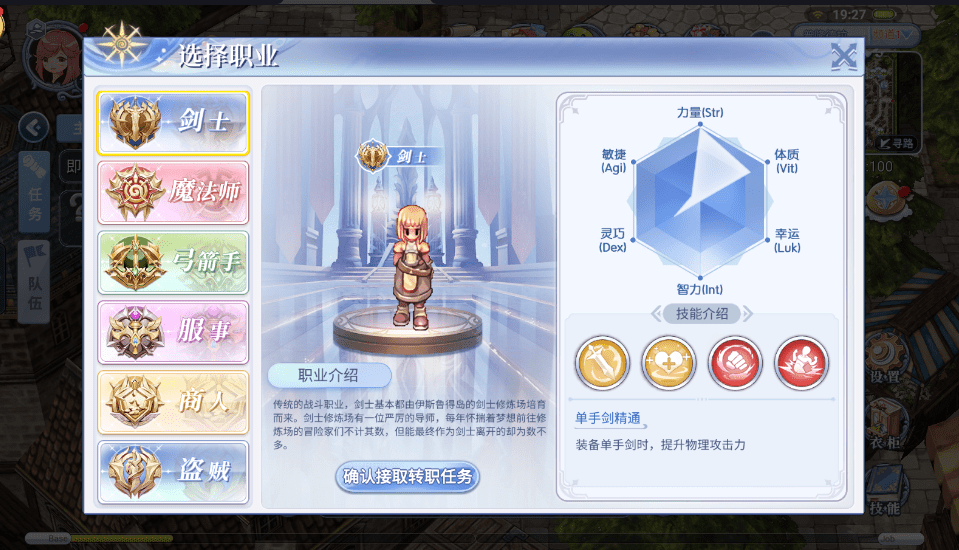The image size is (959, 550).
Task: Pick the 弓箭手 archer class
Action: click(173, 262)
